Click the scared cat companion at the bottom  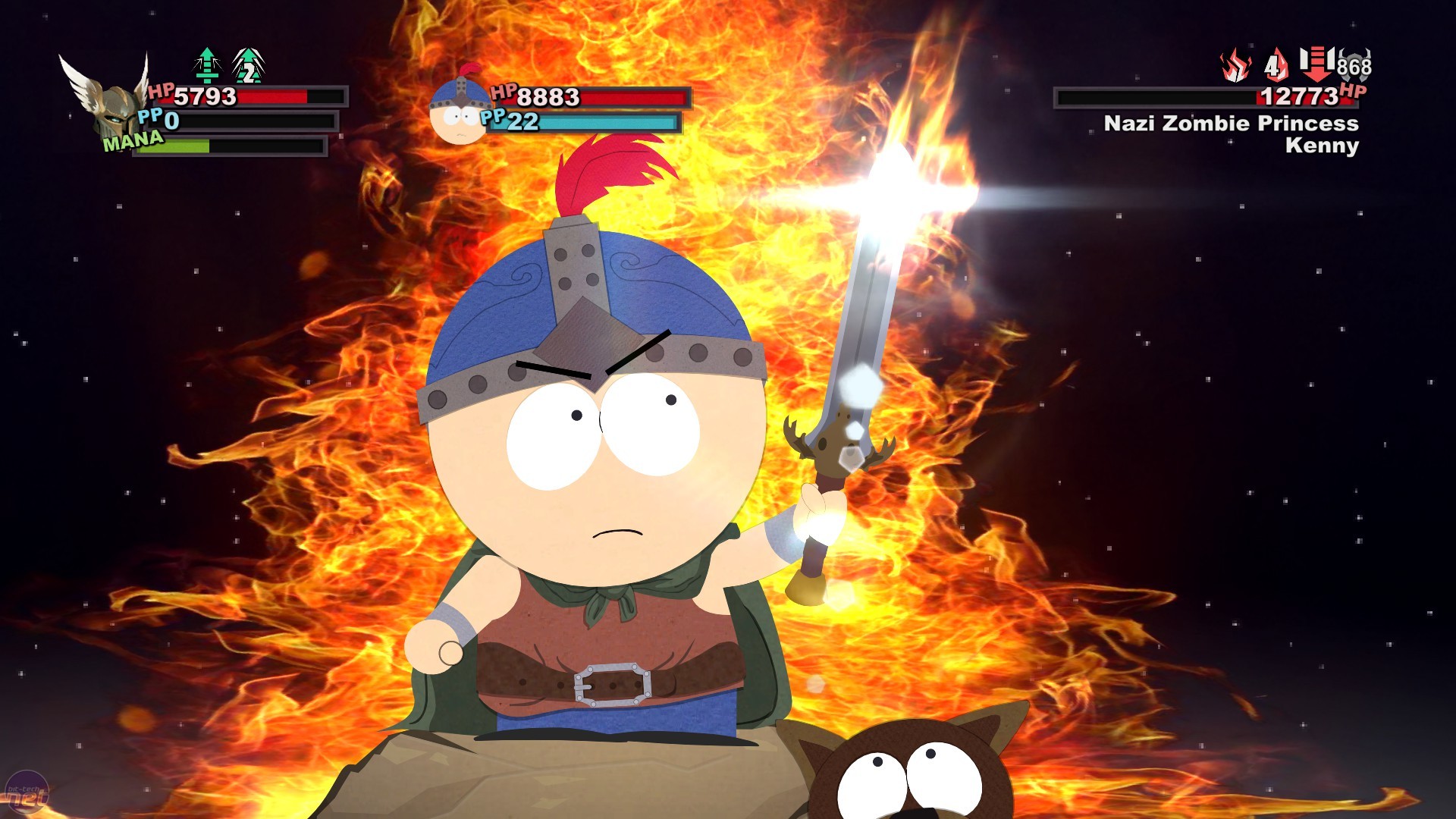point(910,773)
